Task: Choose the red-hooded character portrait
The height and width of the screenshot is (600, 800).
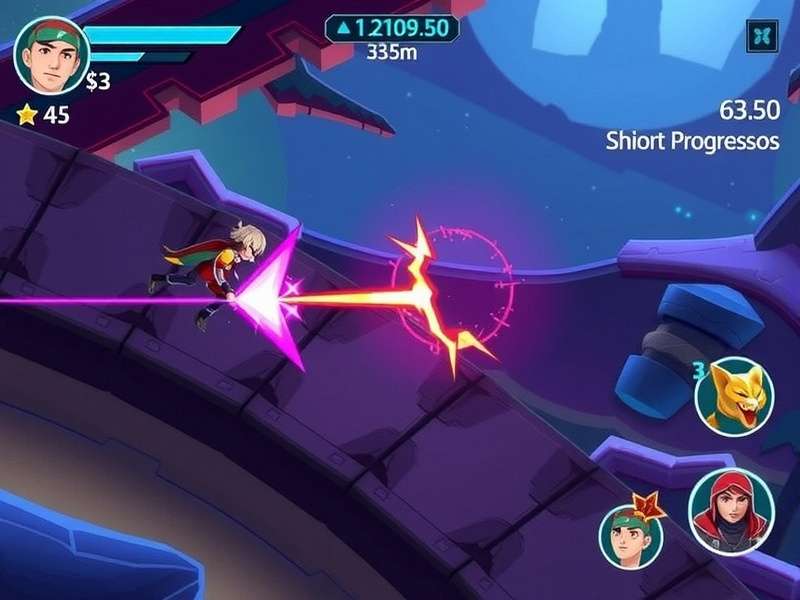Action: pyautogui.click(x=731, y=511)
